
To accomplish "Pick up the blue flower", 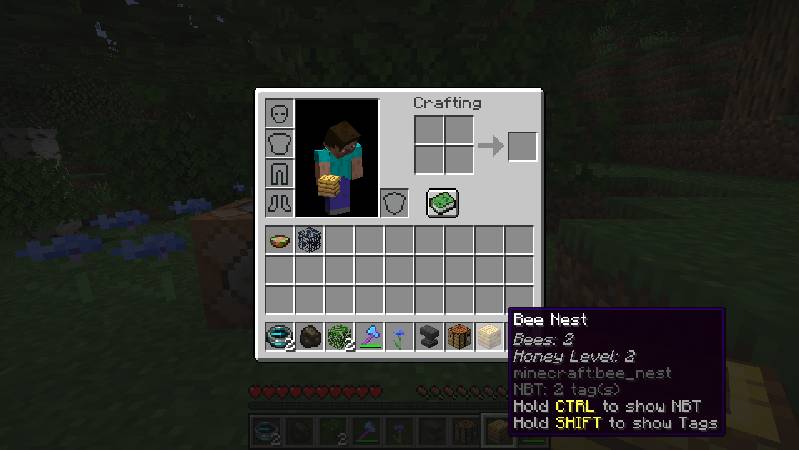I will pyautogui.click(x=400, y=336).
